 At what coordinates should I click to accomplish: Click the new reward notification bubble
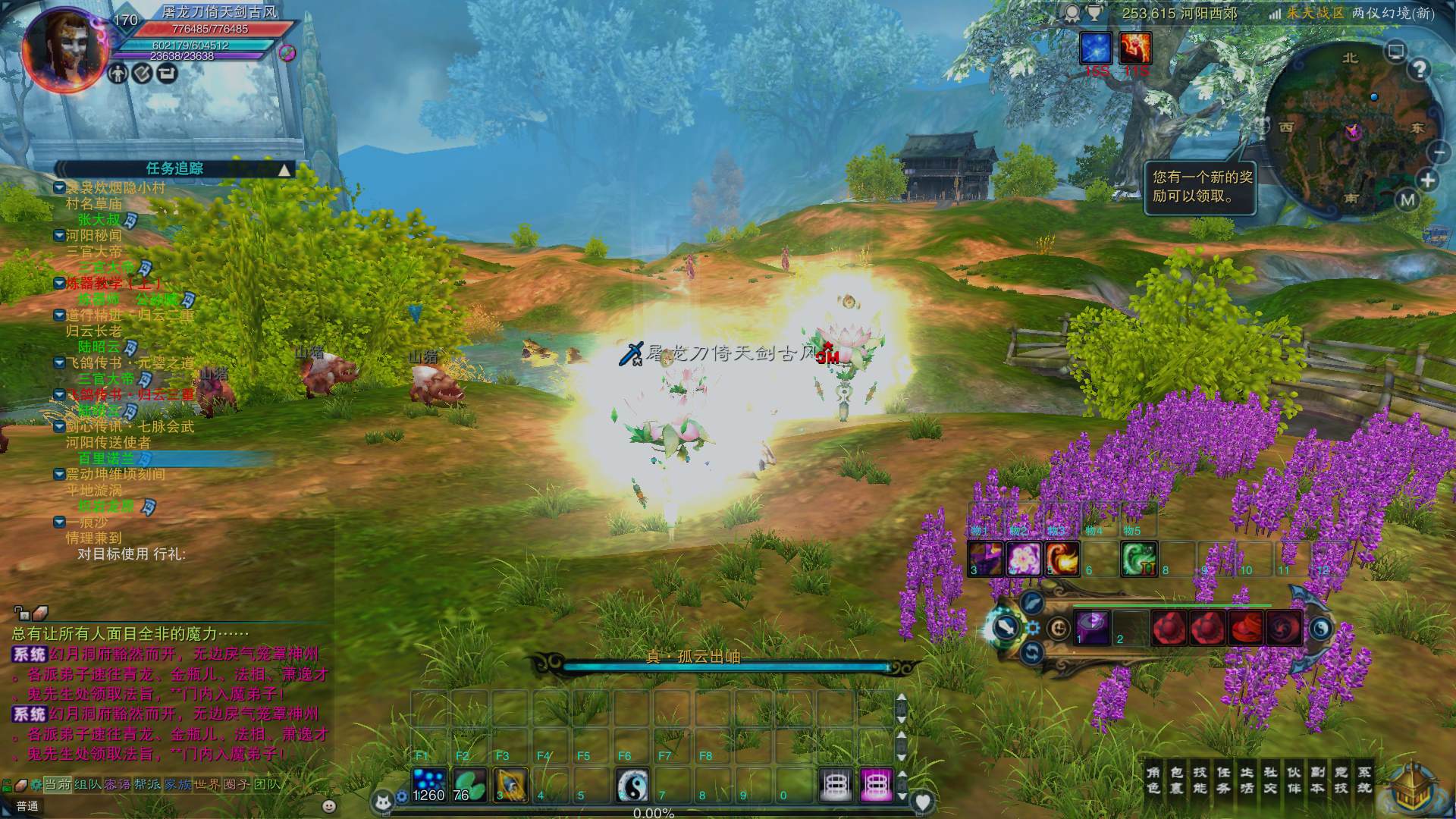[x=1200, y=187]
